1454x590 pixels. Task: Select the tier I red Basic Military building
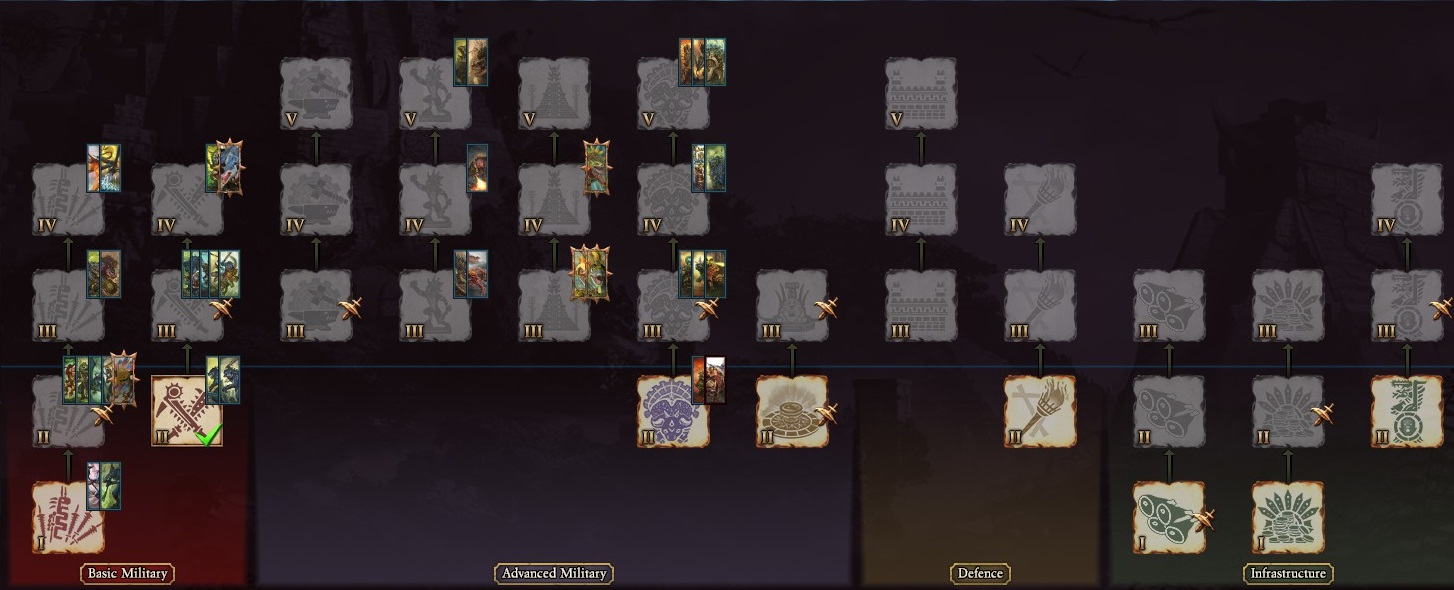coord(68,517)
